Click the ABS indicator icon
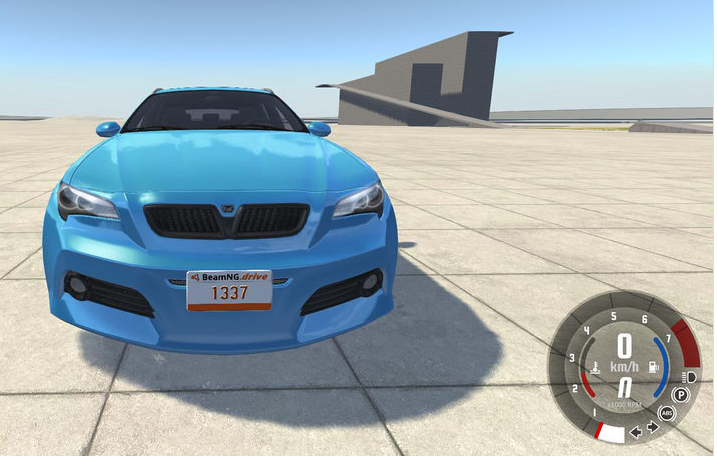Image resolution: width=717 pixels, height=456 pixels. pyautogui.click(x=667, y=413)
